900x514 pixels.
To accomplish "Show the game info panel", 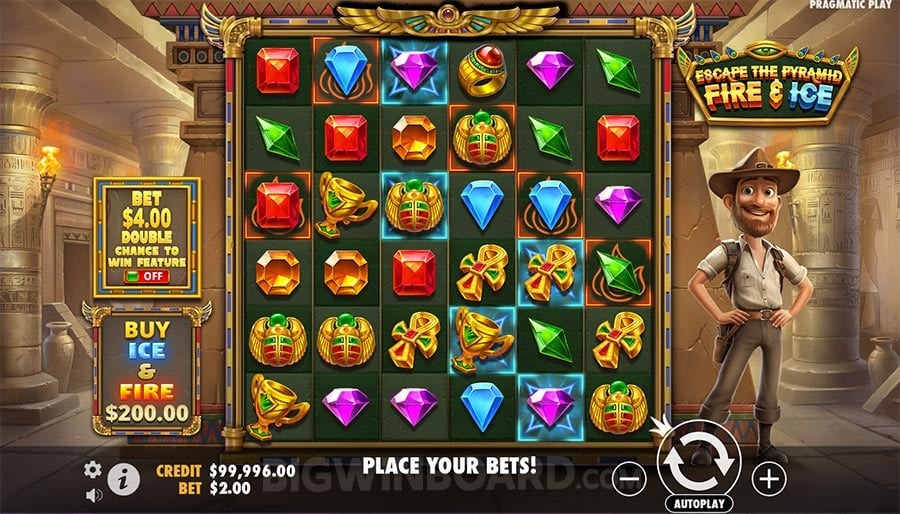I will coord(122,477).
